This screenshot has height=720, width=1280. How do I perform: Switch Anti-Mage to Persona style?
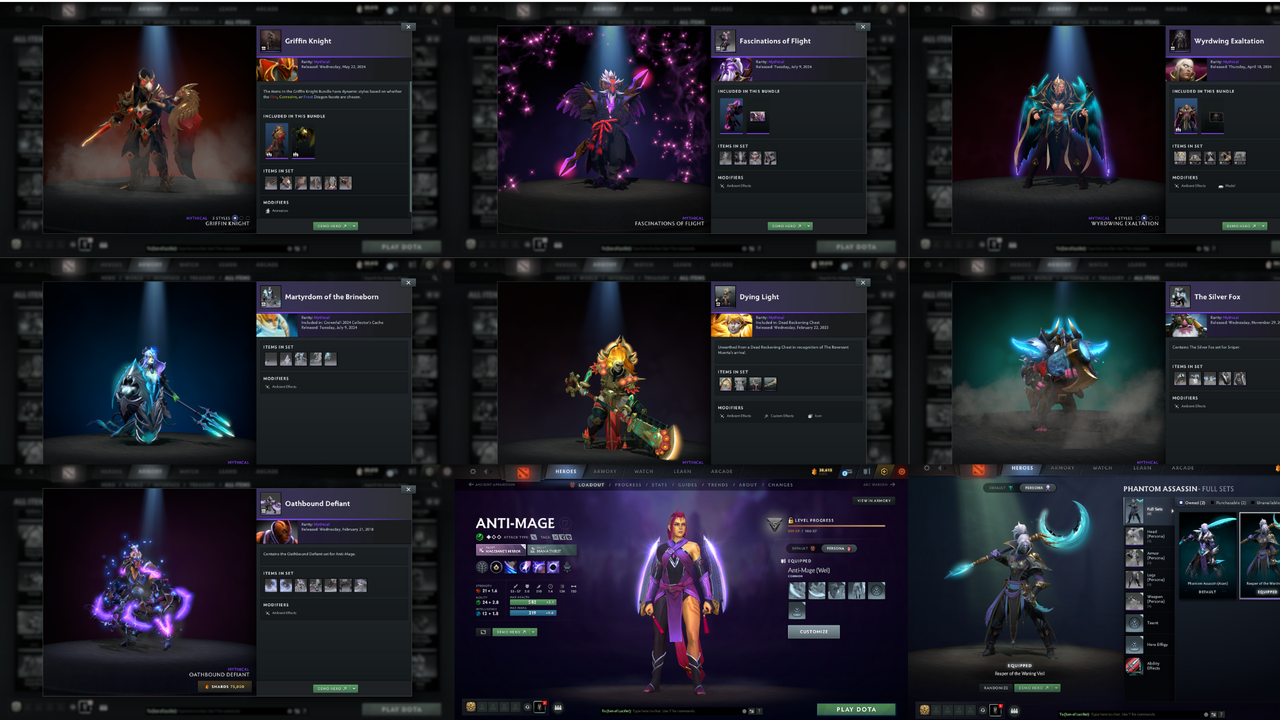click(838, 548)
